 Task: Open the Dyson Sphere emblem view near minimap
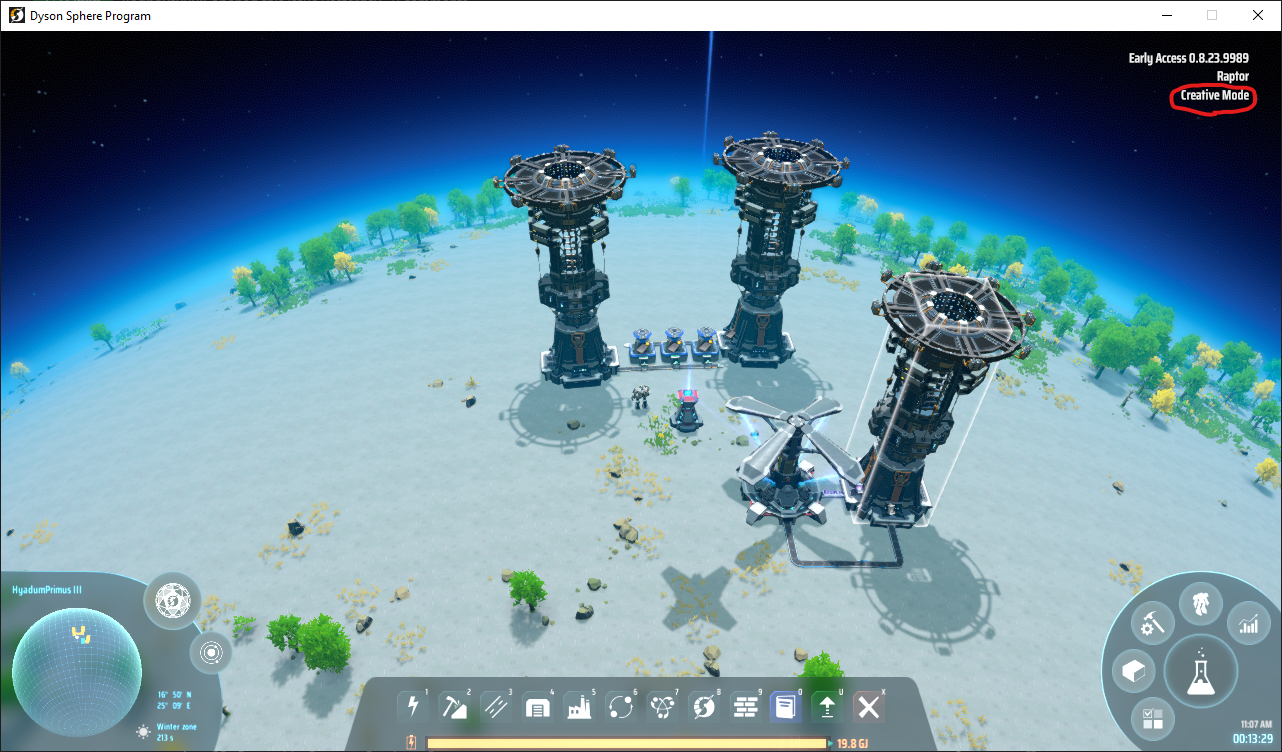pyautogui.click(x=170, y=601)
